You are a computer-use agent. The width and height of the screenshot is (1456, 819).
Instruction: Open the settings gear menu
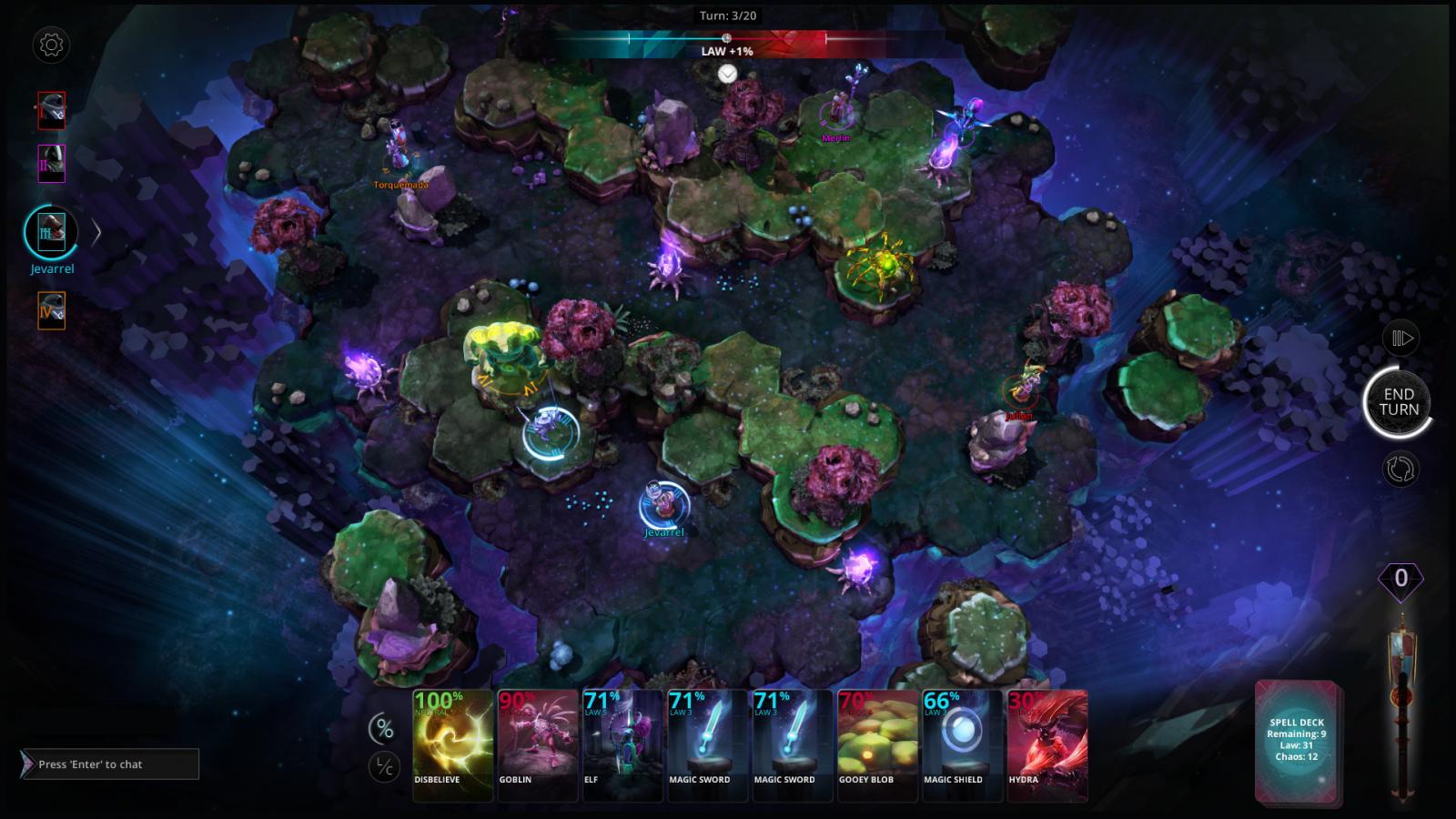(x=51, y=45)
